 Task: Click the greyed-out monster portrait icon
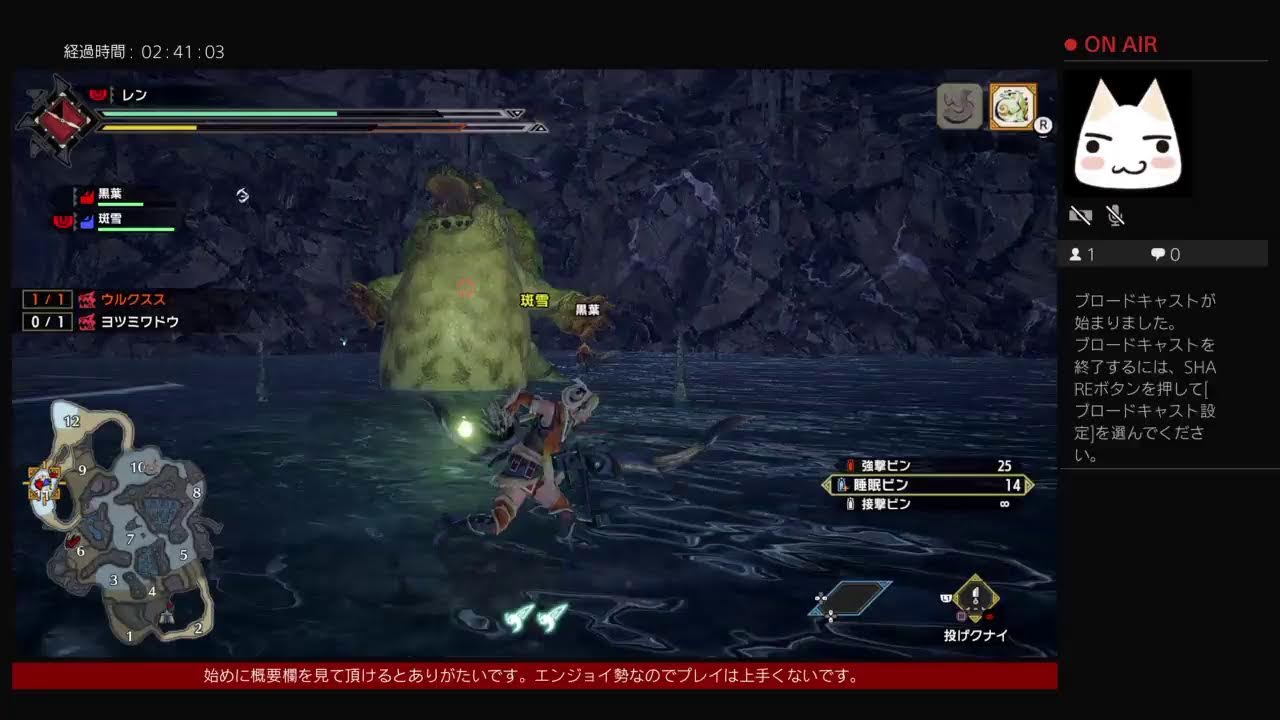(x=959, y=106)
